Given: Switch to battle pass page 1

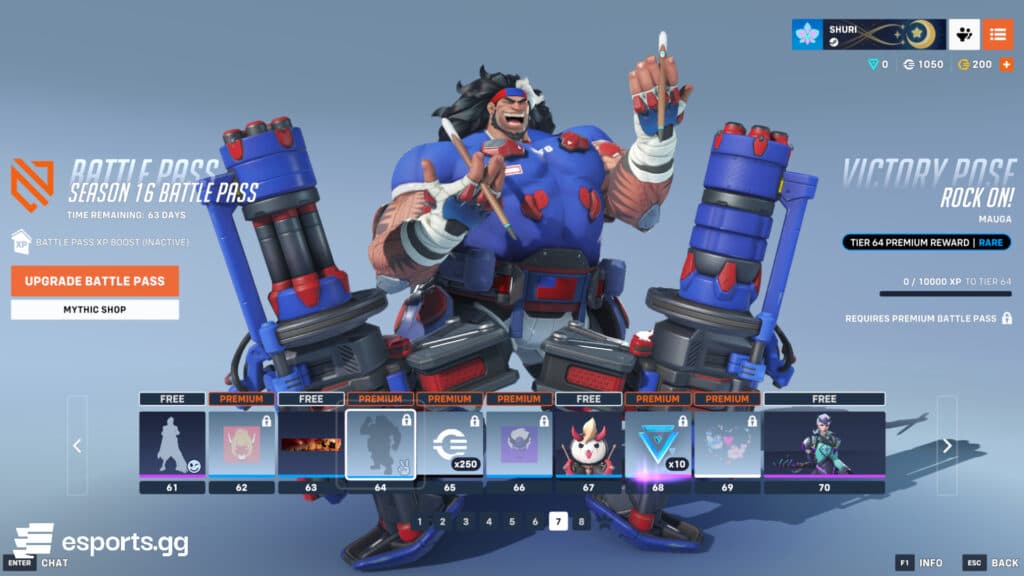Looking at the screenshot, I should pyautogui.click(x=419, y=521).
